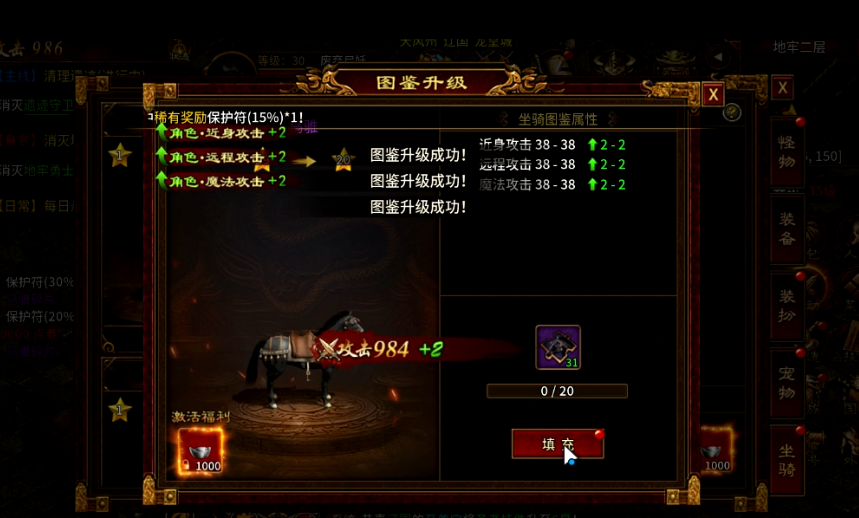Screen dimensions: 859x518
Task: Switch to the 装扮 costume tab
Action: [x=786, y=305]
